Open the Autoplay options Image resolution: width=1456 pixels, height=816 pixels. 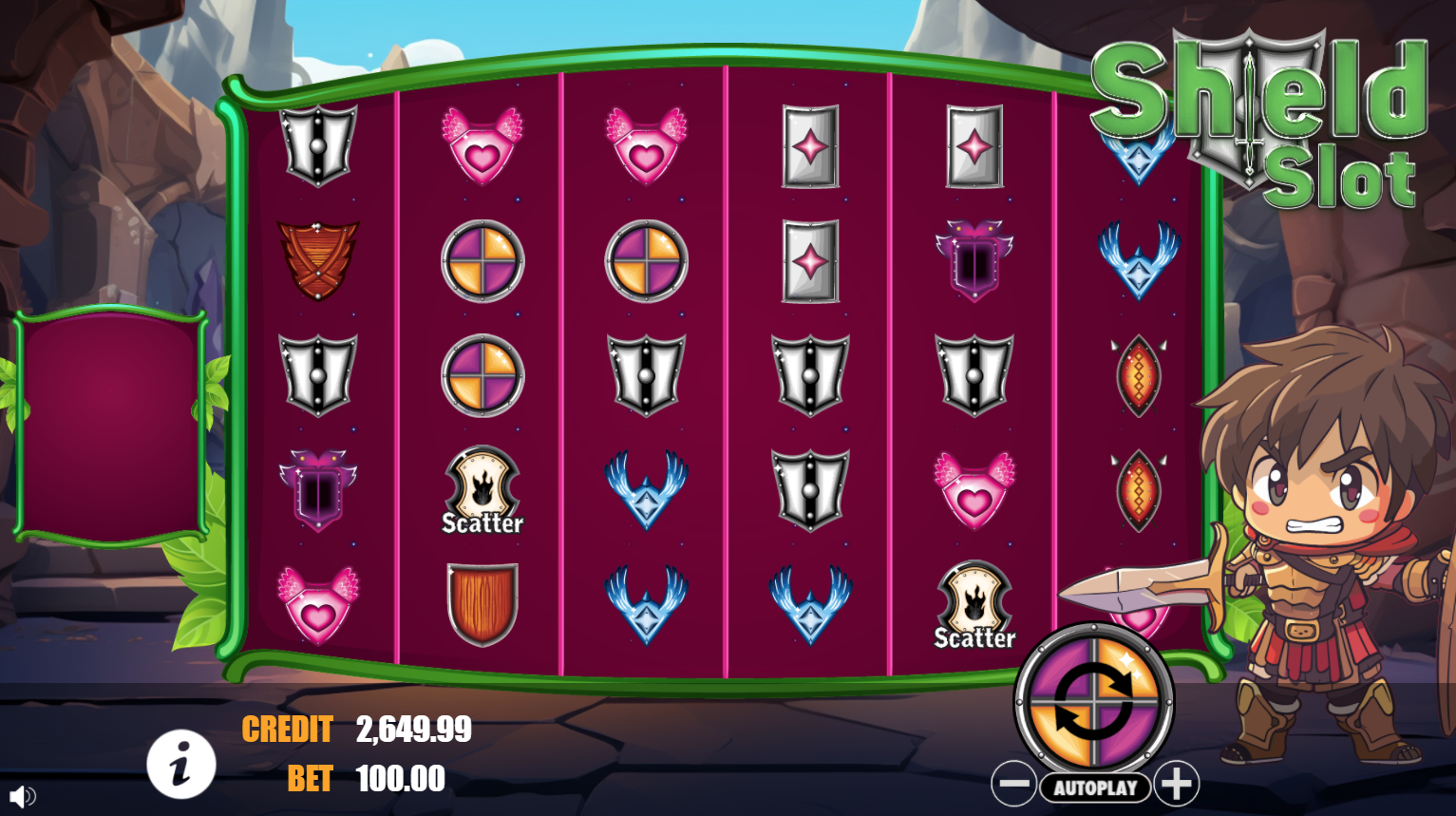1095,788
